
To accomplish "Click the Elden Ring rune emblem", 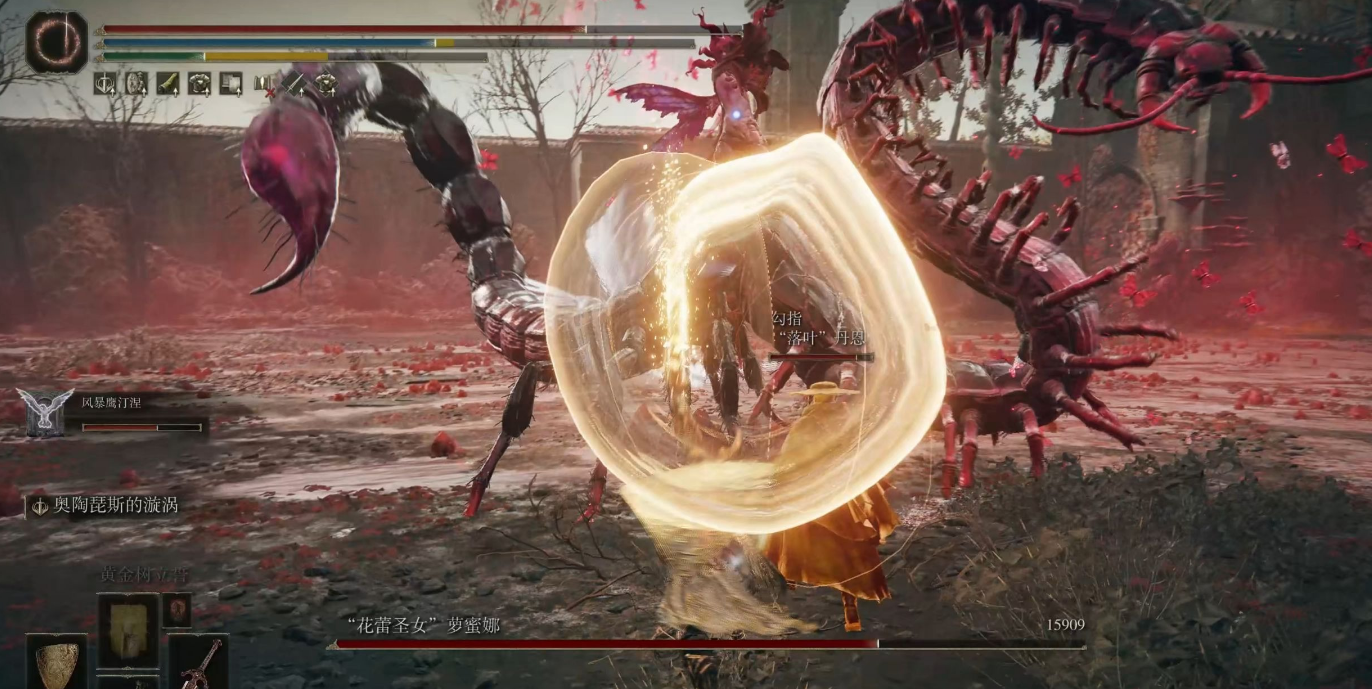I will [56, 42].
